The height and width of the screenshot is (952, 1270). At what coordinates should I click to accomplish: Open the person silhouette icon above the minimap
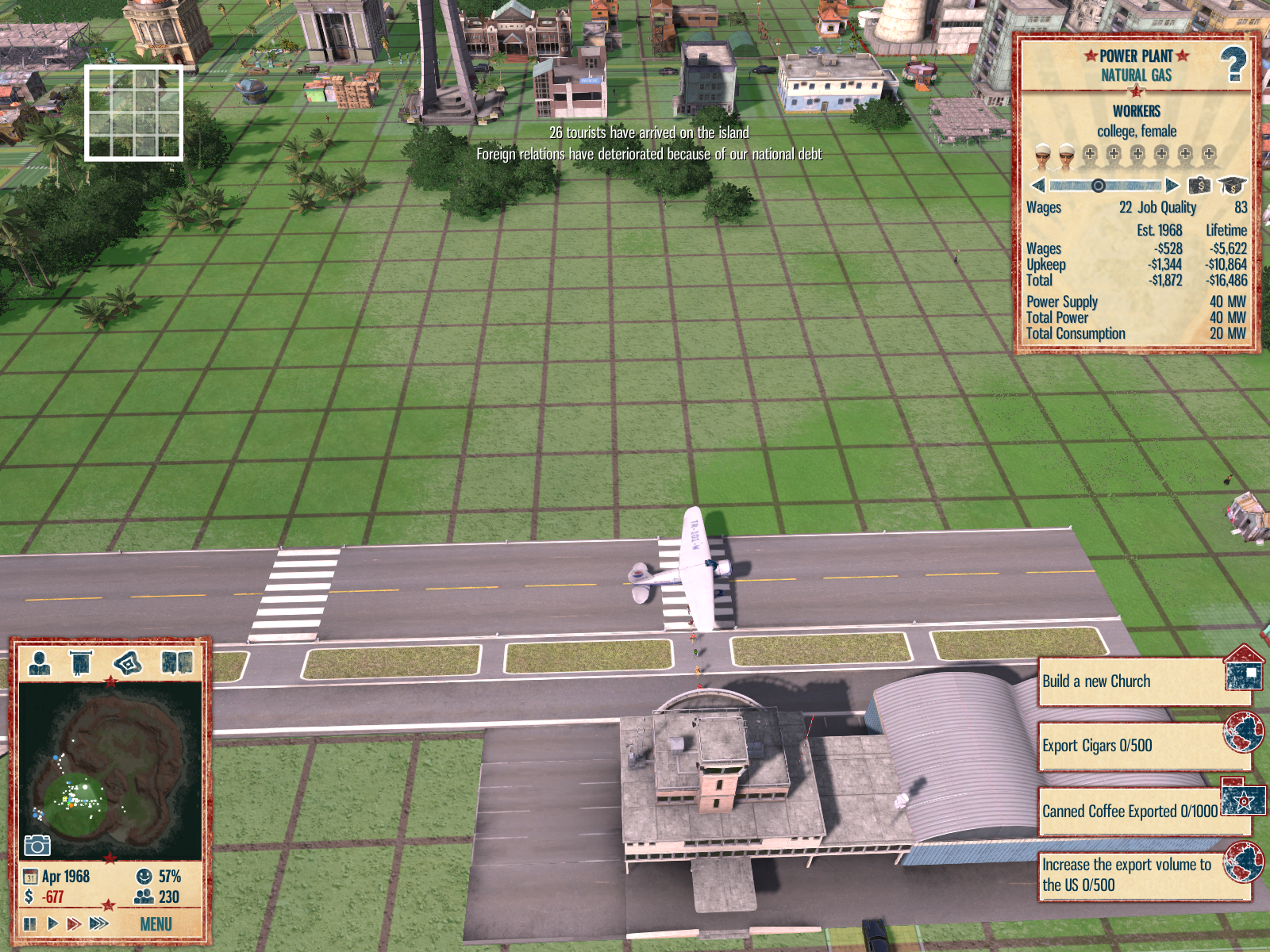click(40, 662)
